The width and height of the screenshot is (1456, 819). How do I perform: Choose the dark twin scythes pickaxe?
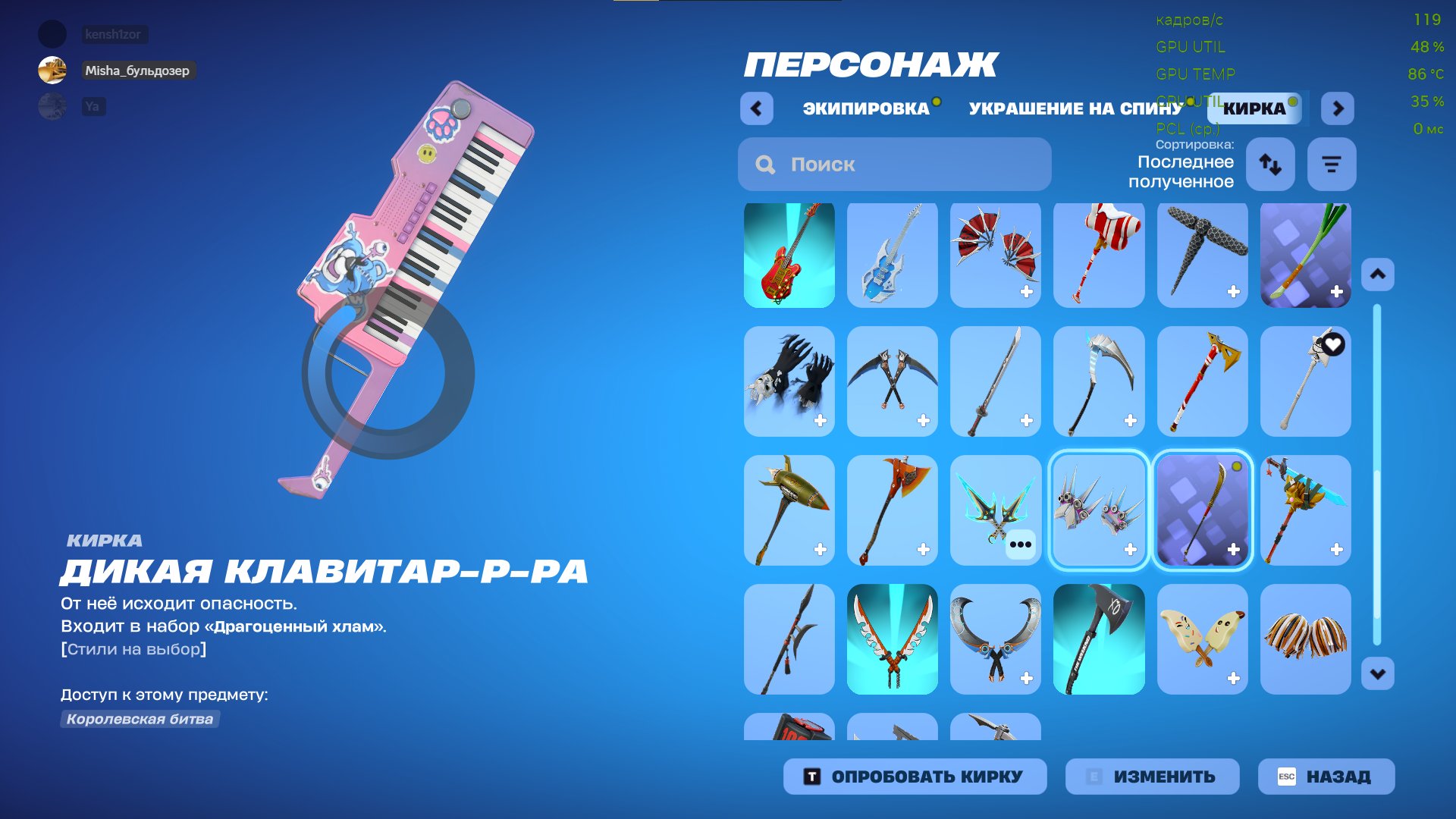[892, 381]
